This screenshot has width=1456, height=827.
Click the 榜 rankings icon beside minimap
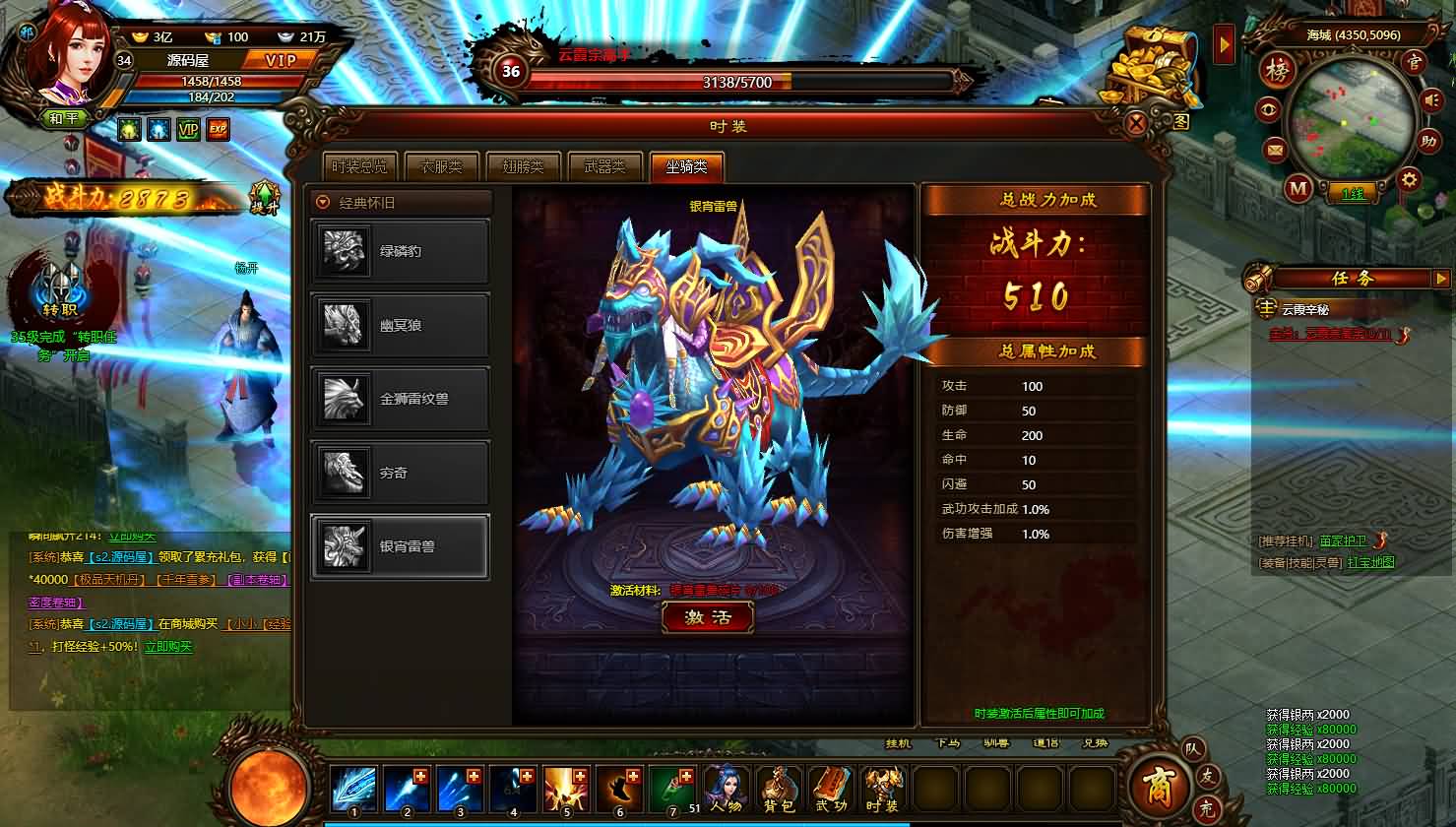pyautogui.click(x=1279, y=71)
